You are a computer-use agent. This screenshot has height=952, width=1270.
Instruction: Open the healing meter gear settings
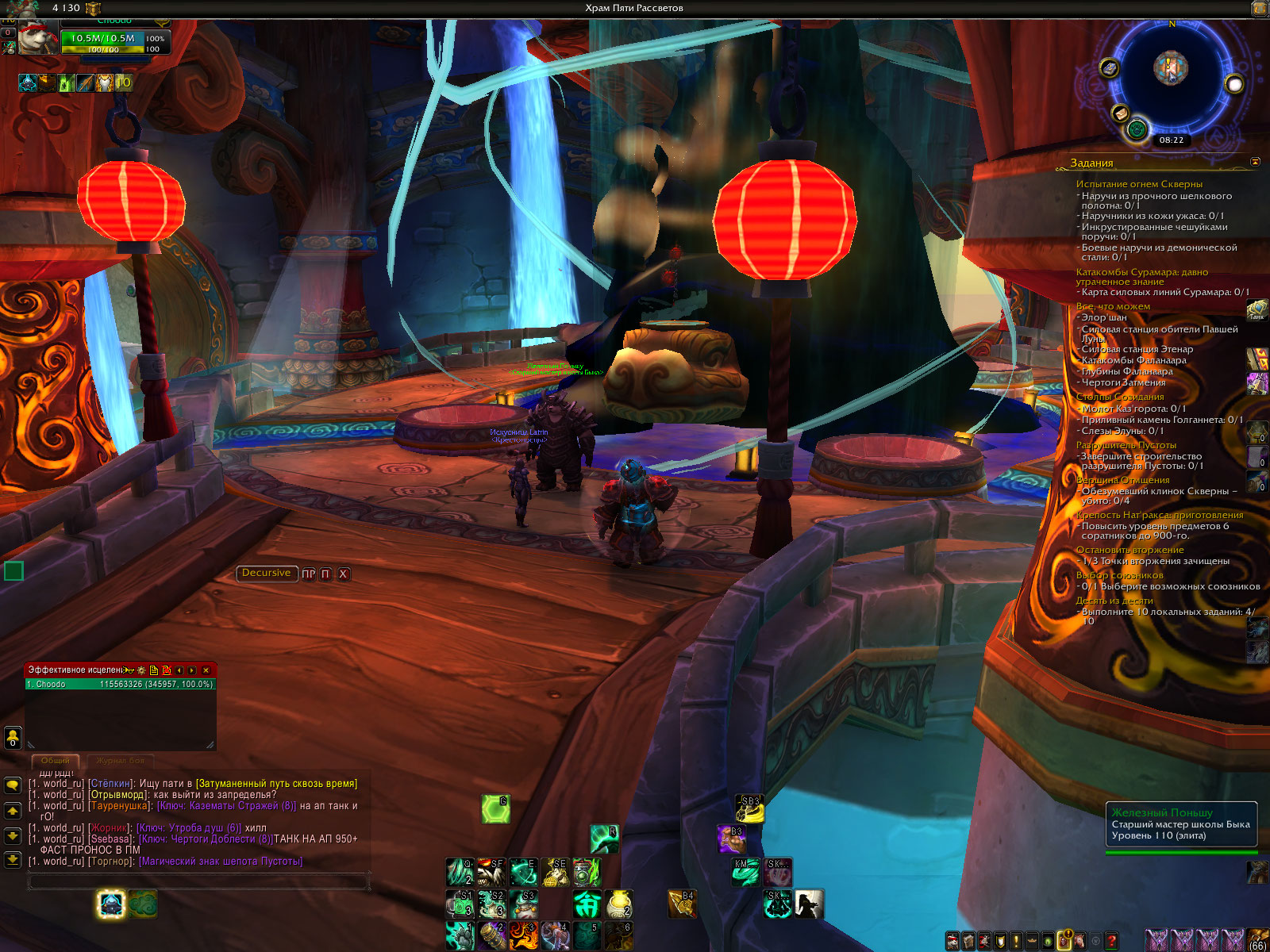pyautogui.click(x=141, y=670)
